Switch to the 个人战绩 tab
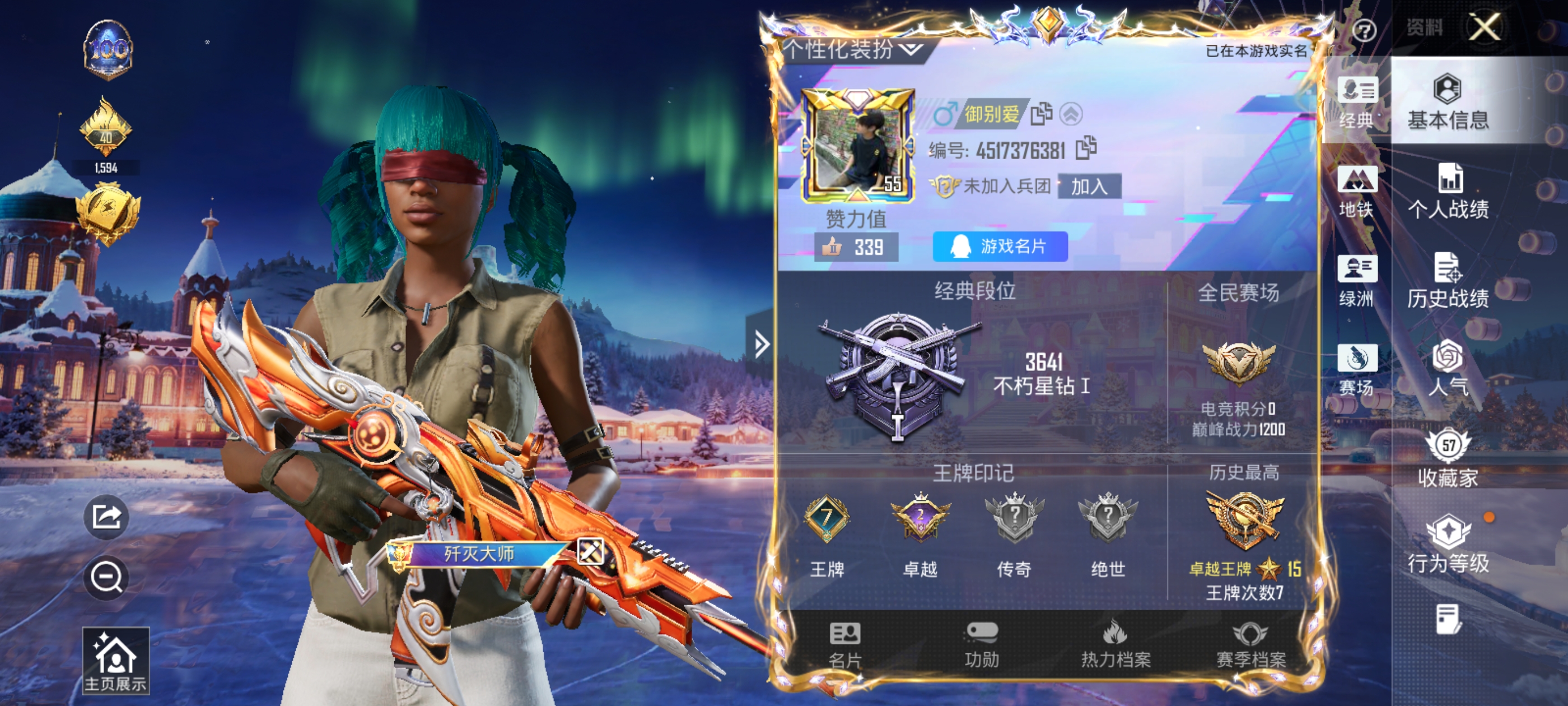 click(x=1448, y=191)
